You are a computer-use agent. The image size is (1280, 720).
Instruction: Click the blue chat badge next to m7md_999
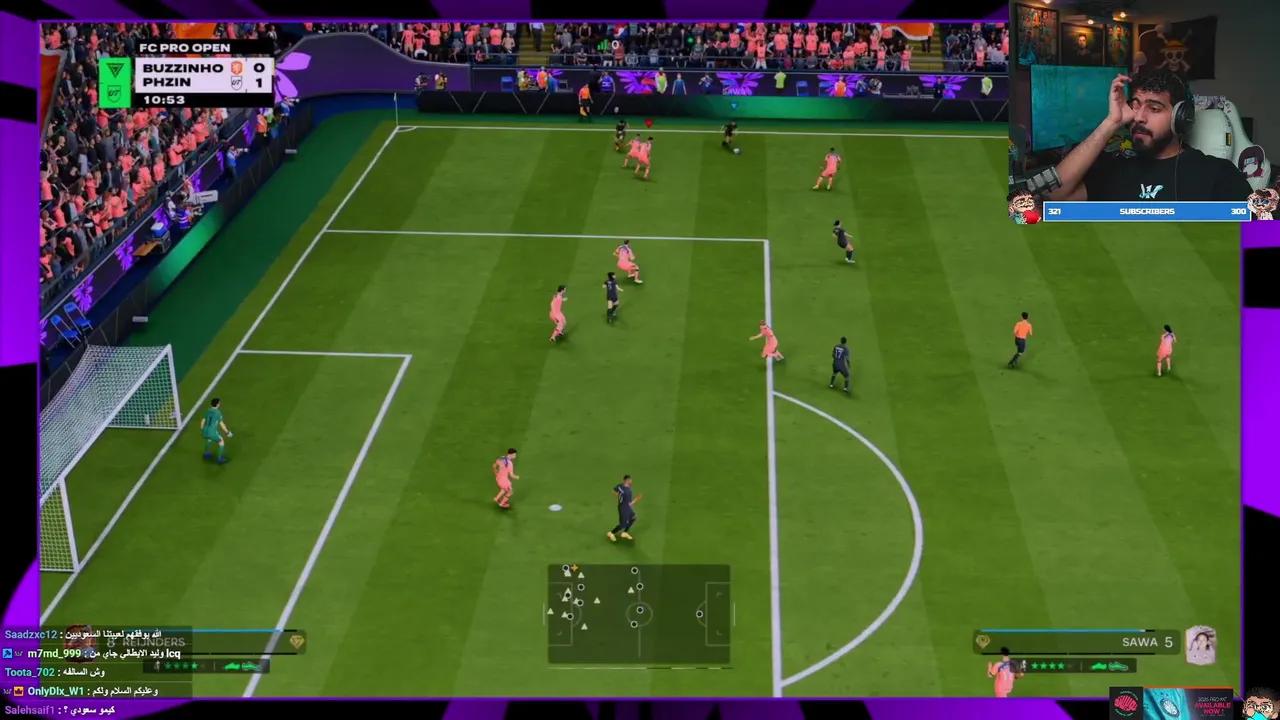[8, 654]
